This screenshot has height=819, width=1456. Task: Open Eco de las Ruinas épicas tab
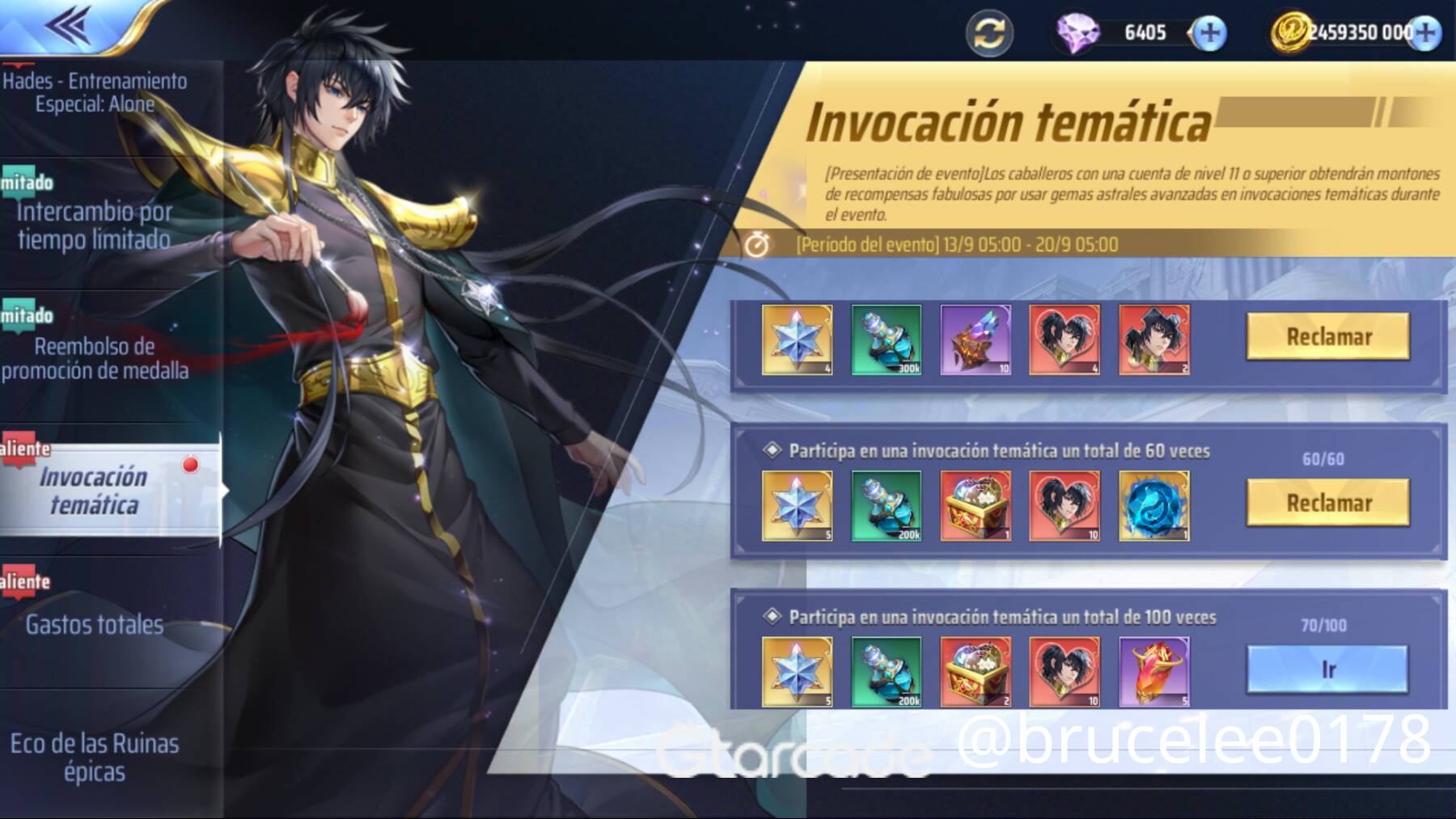point(95,757)
